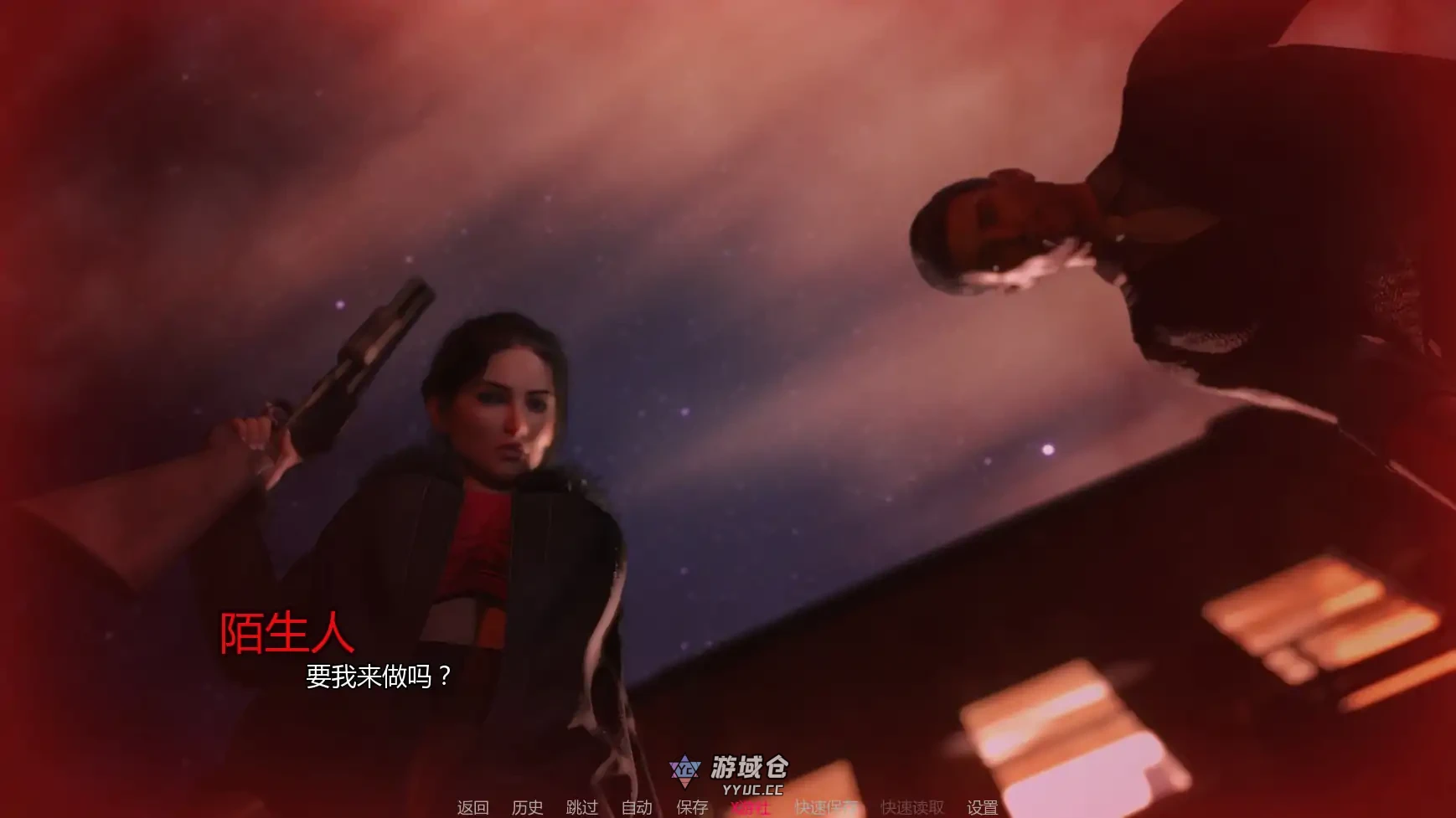Toggle 自动 auto-play mode on
Screen dimensions: 1456x818
tap(636, 809)
